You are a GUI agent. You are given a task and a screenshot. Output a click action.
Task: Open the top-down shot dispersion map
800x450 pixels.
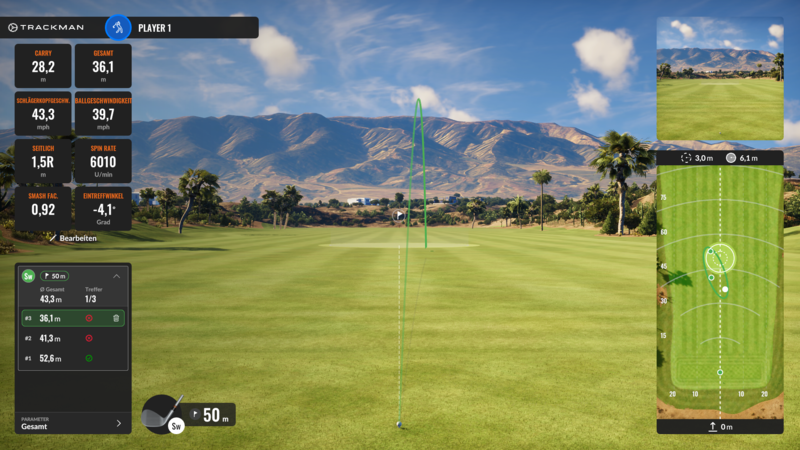(x=719, y=290)
